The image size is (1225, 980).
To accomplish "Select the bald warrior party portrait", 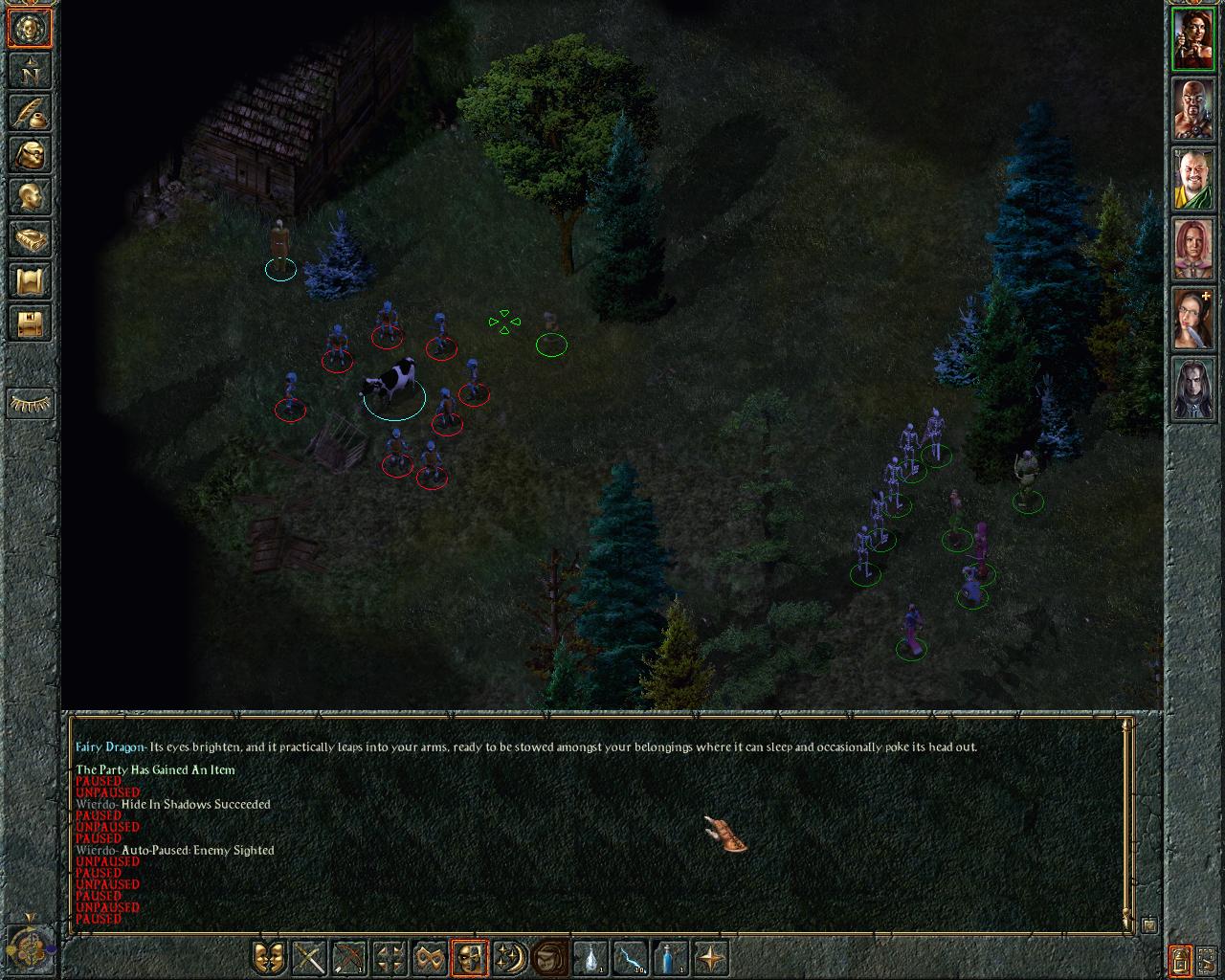I will click(1192, 110).
